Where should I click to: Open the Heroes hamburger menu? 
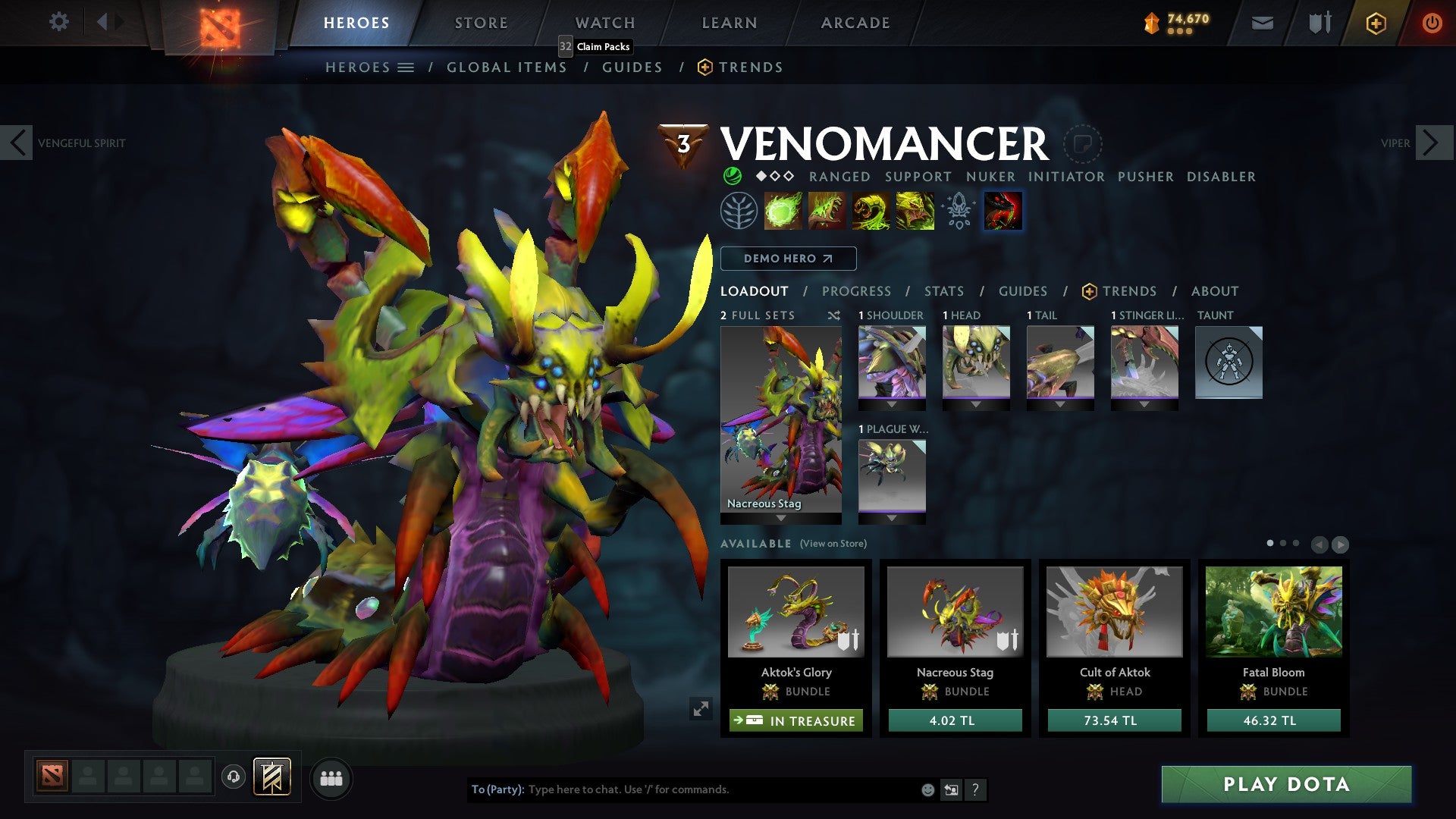[405, 67]
